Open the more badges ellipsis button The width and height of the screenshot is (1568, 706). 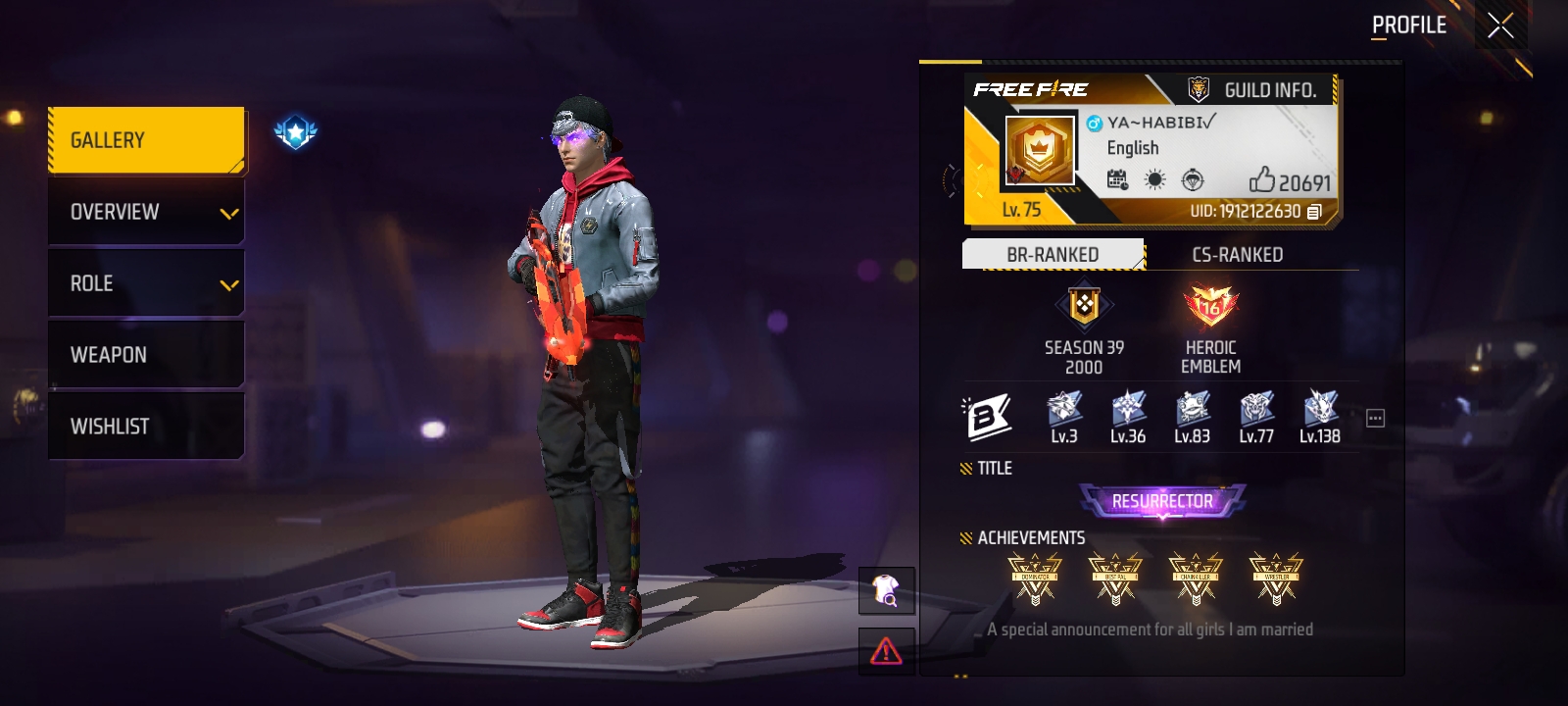click(1375, 419)
